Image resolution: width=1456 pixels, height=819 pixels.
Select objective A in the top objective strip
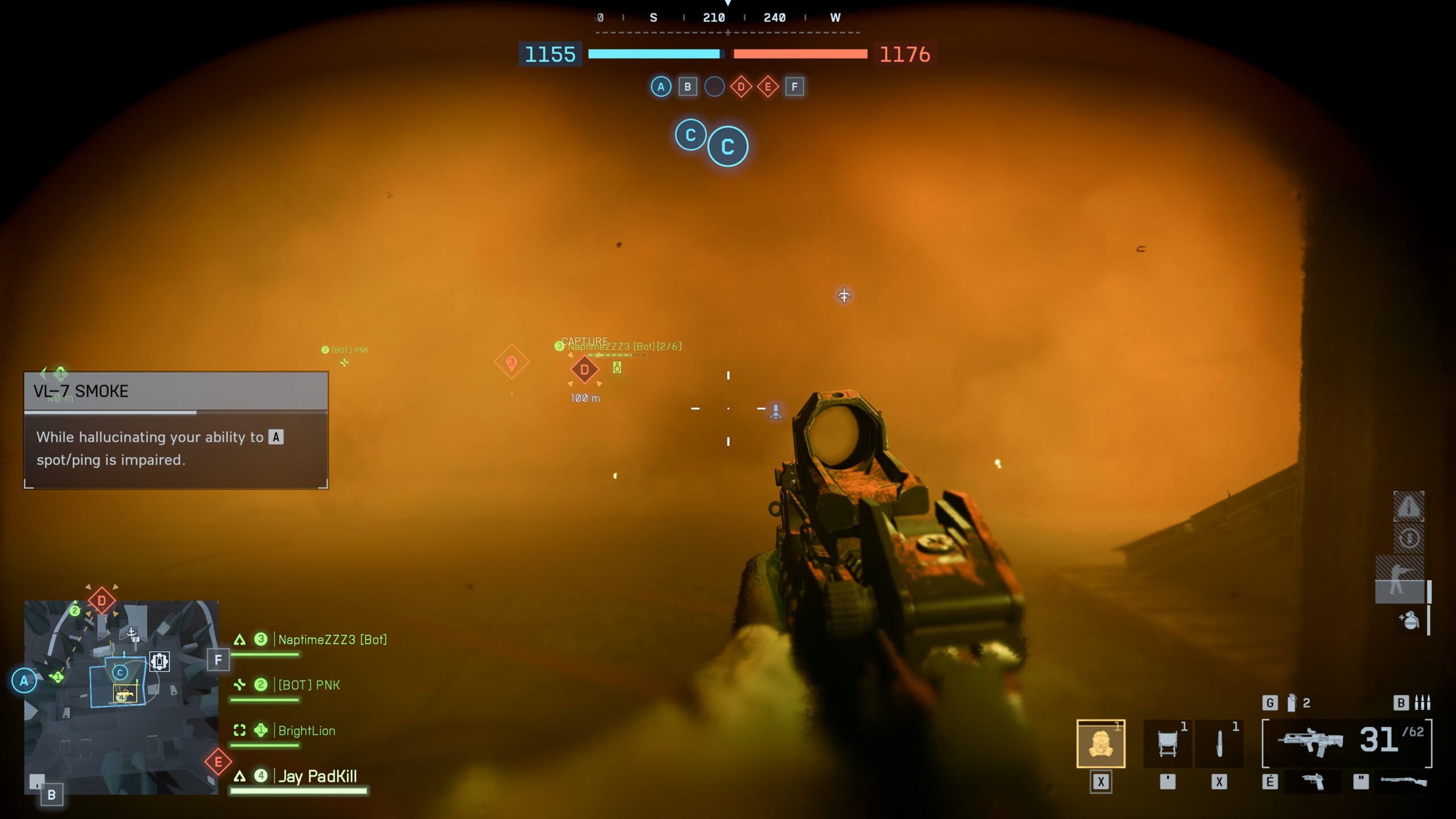coord(660,87)
